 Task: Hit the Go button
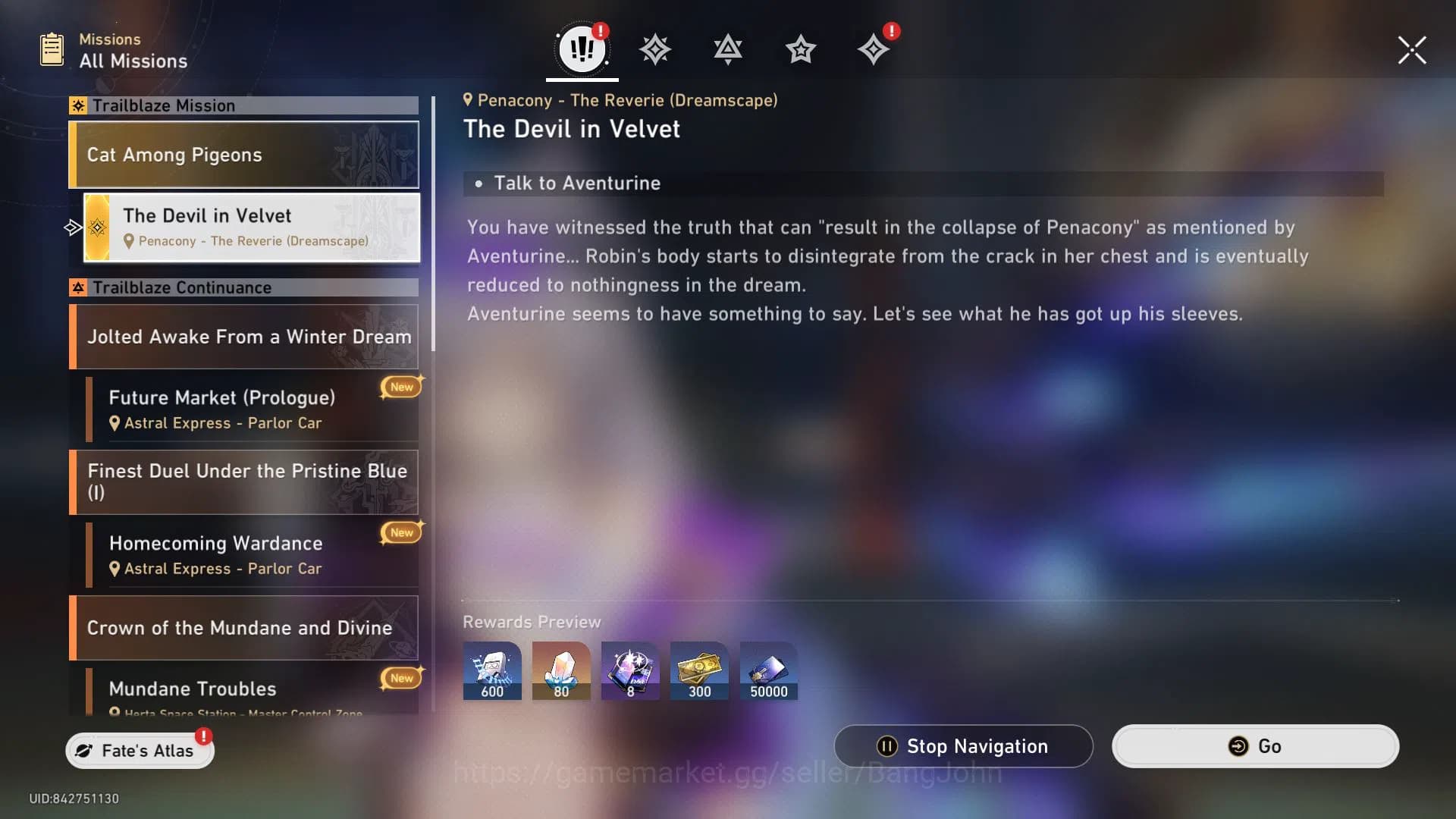tap(1255, 746)
